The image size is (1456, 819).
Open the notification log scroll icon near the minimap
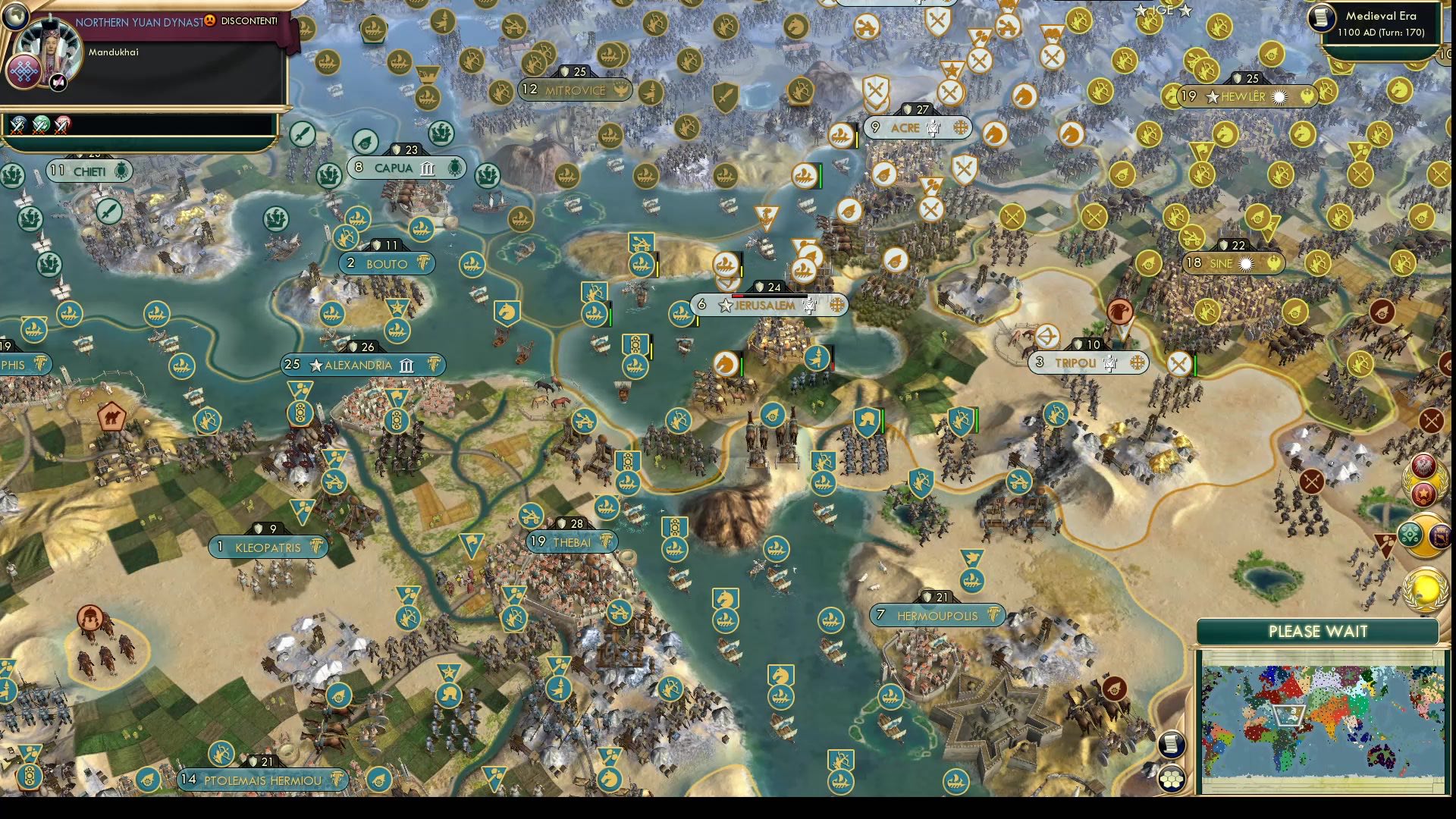[1171, 745]
